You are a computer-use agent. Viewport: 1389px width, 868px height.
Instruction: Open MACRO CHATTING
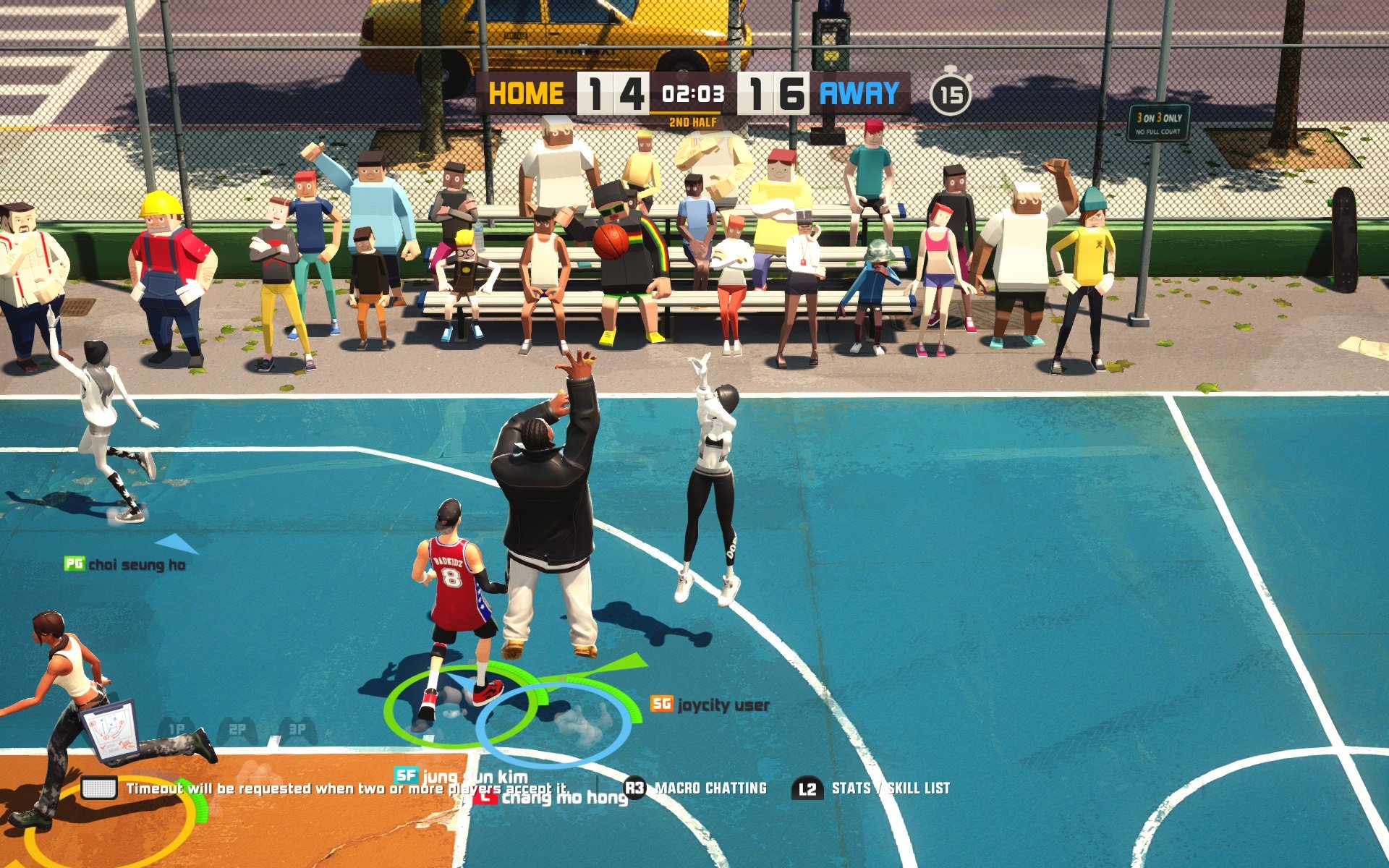coord(710,788)
